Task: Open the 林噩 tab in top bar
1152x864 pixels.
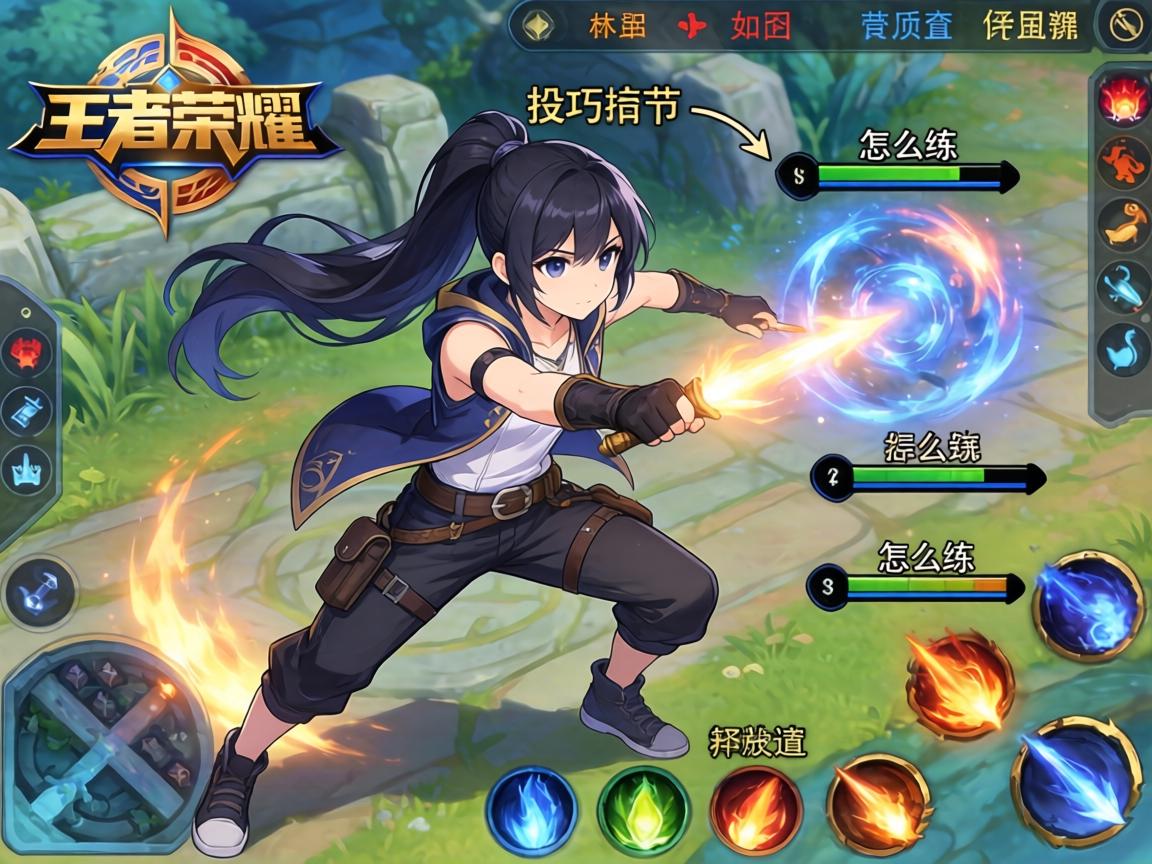Action: pyautogui.click(x=617, y=24)
